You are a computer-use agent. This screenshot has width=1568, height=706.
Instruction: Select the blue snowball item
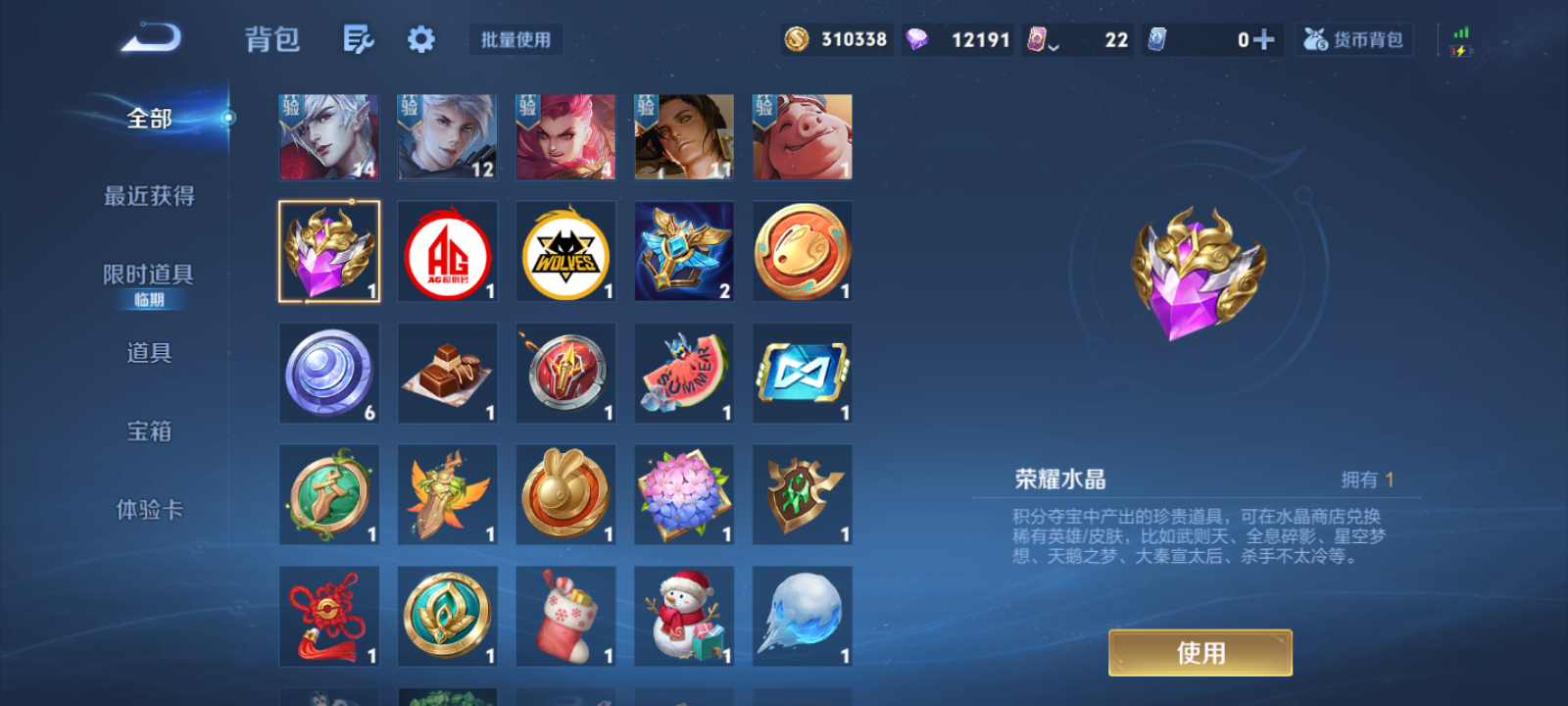[x=802, y=616]
